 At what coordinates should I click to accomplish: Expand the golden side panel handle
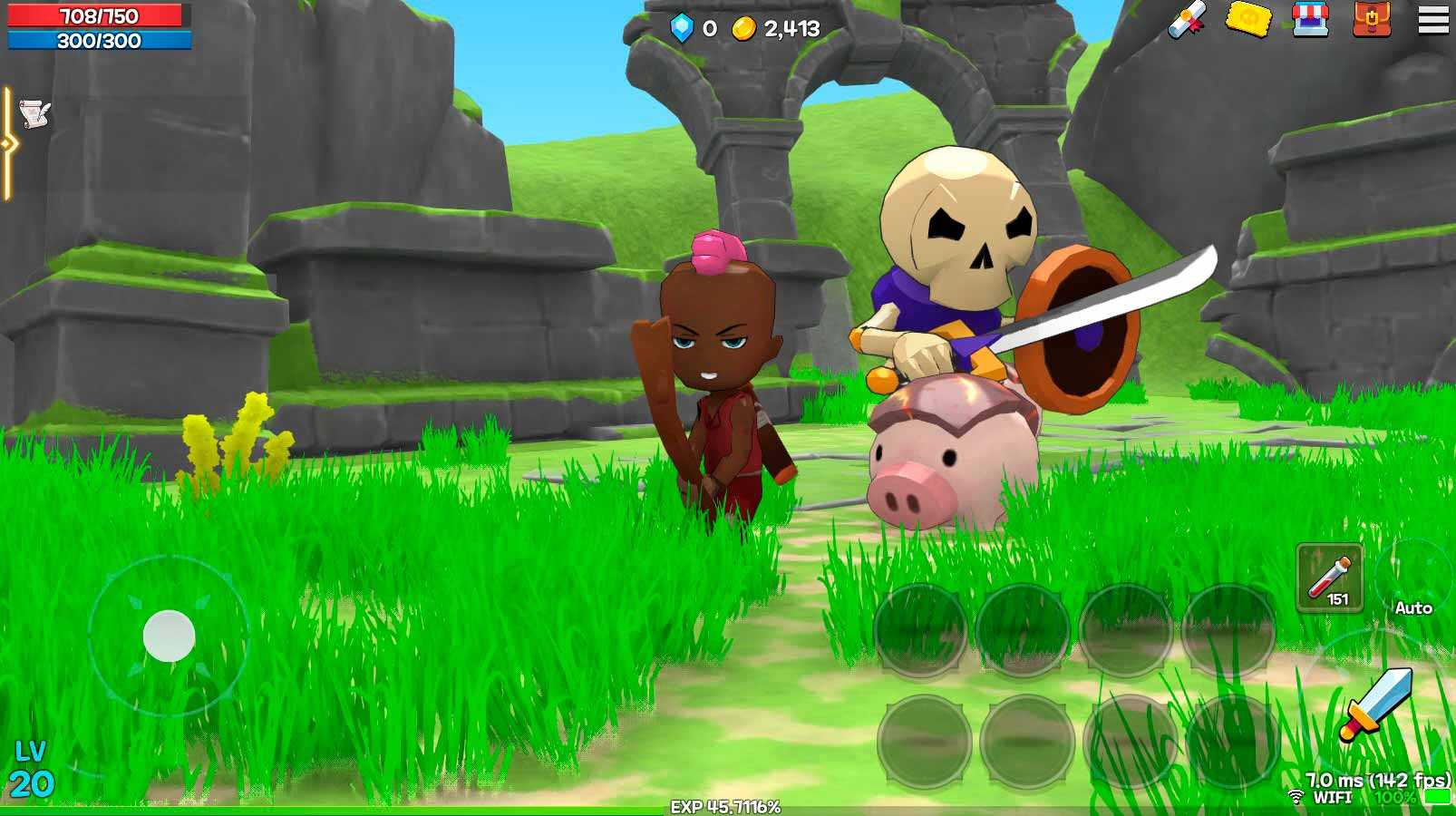(8, 143)
